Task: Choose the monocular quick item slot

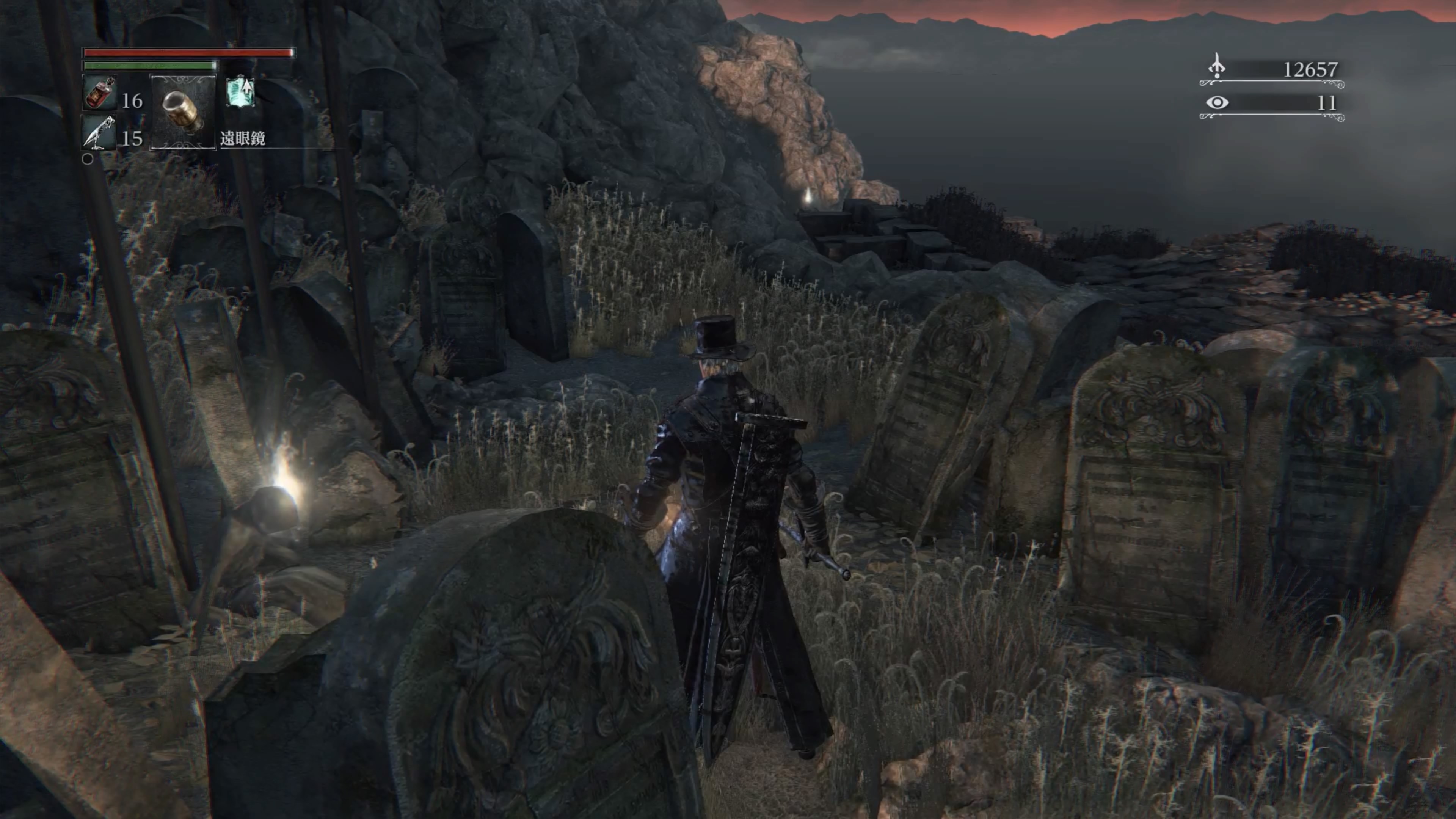Action: (183, 112)
